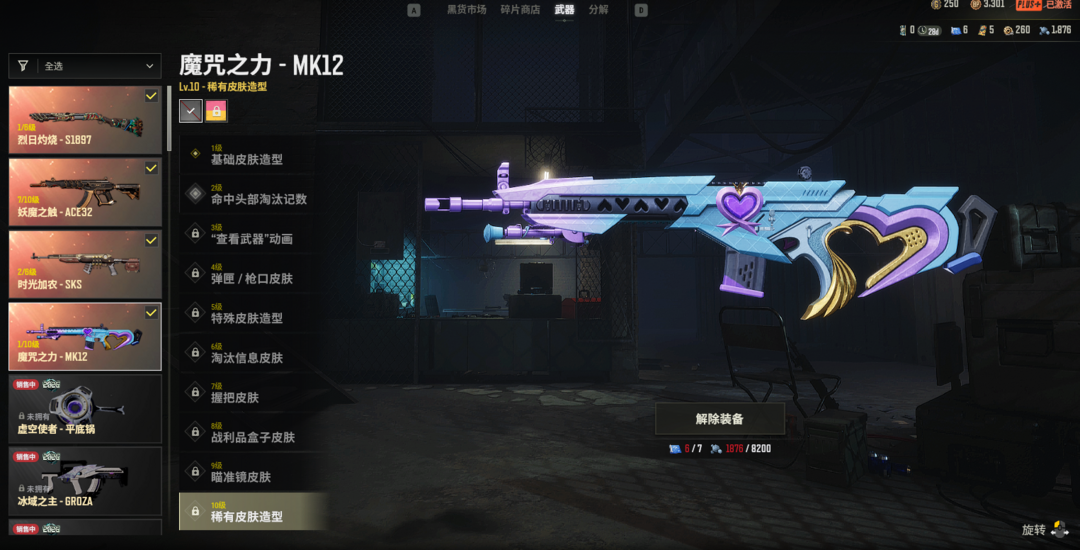Open the 黑货市场 tab

click(466, 10)
